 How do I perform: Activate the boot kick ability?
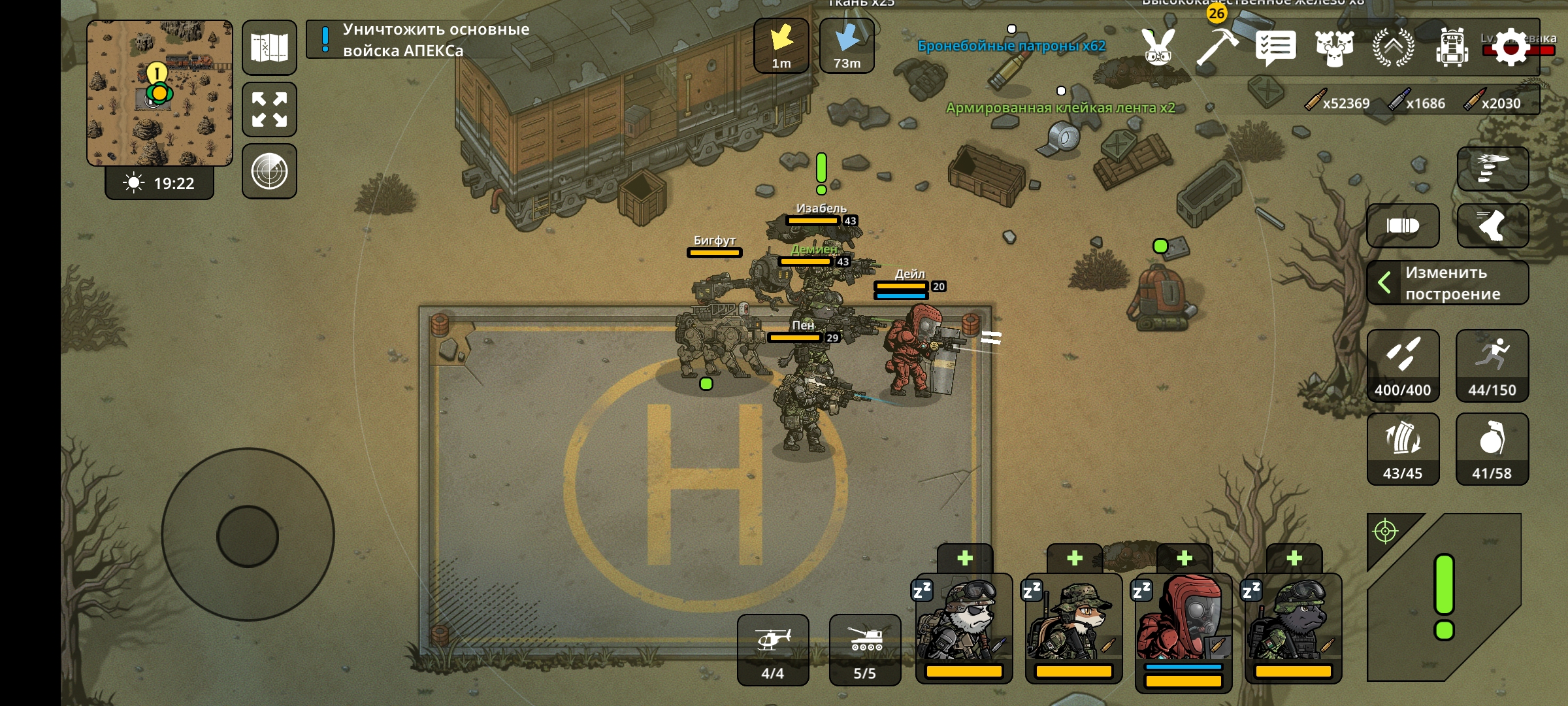[1492, 226]
